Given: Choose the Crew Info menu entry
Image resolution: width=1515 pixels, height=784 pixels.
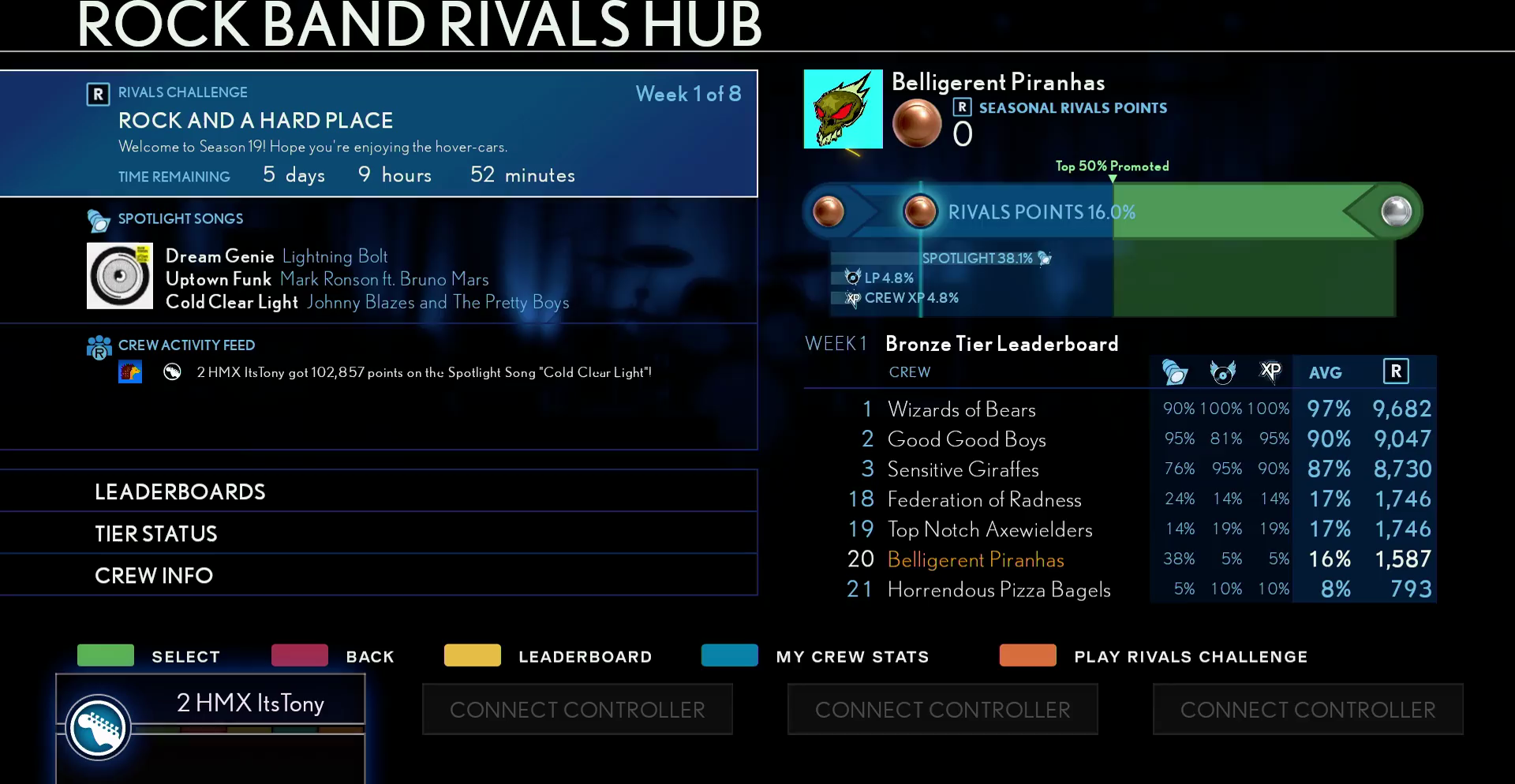Looking at the screenshot, I should [379, 575].
